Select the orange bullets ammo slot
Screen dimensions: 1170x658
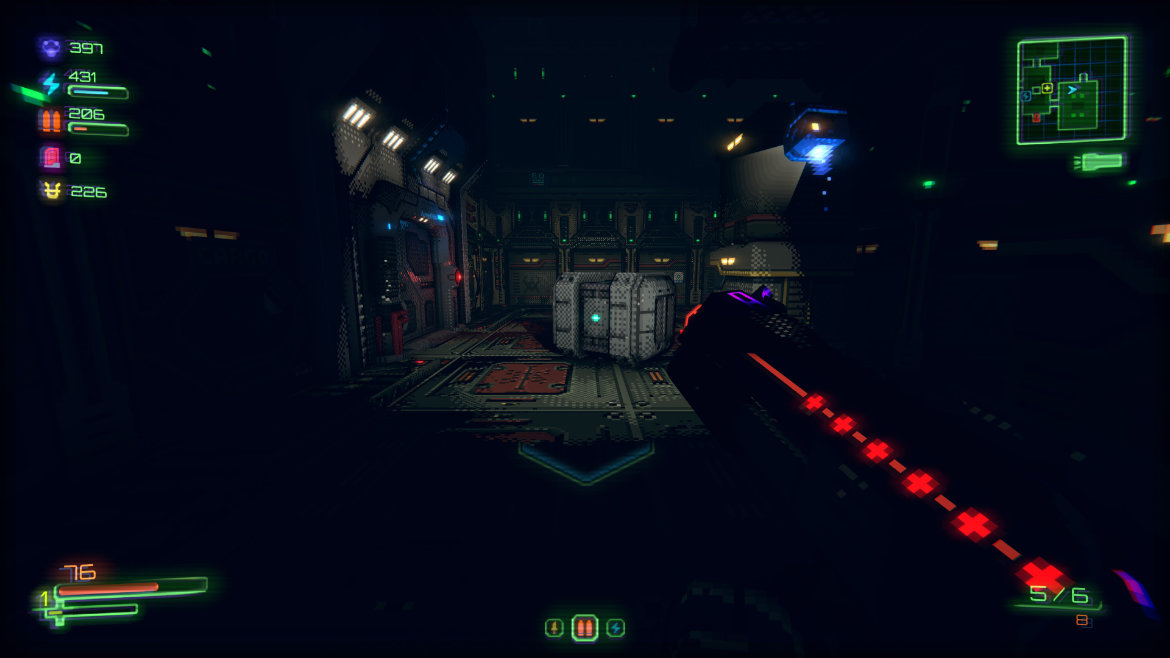pyautogui.click(x=584, y=628)
